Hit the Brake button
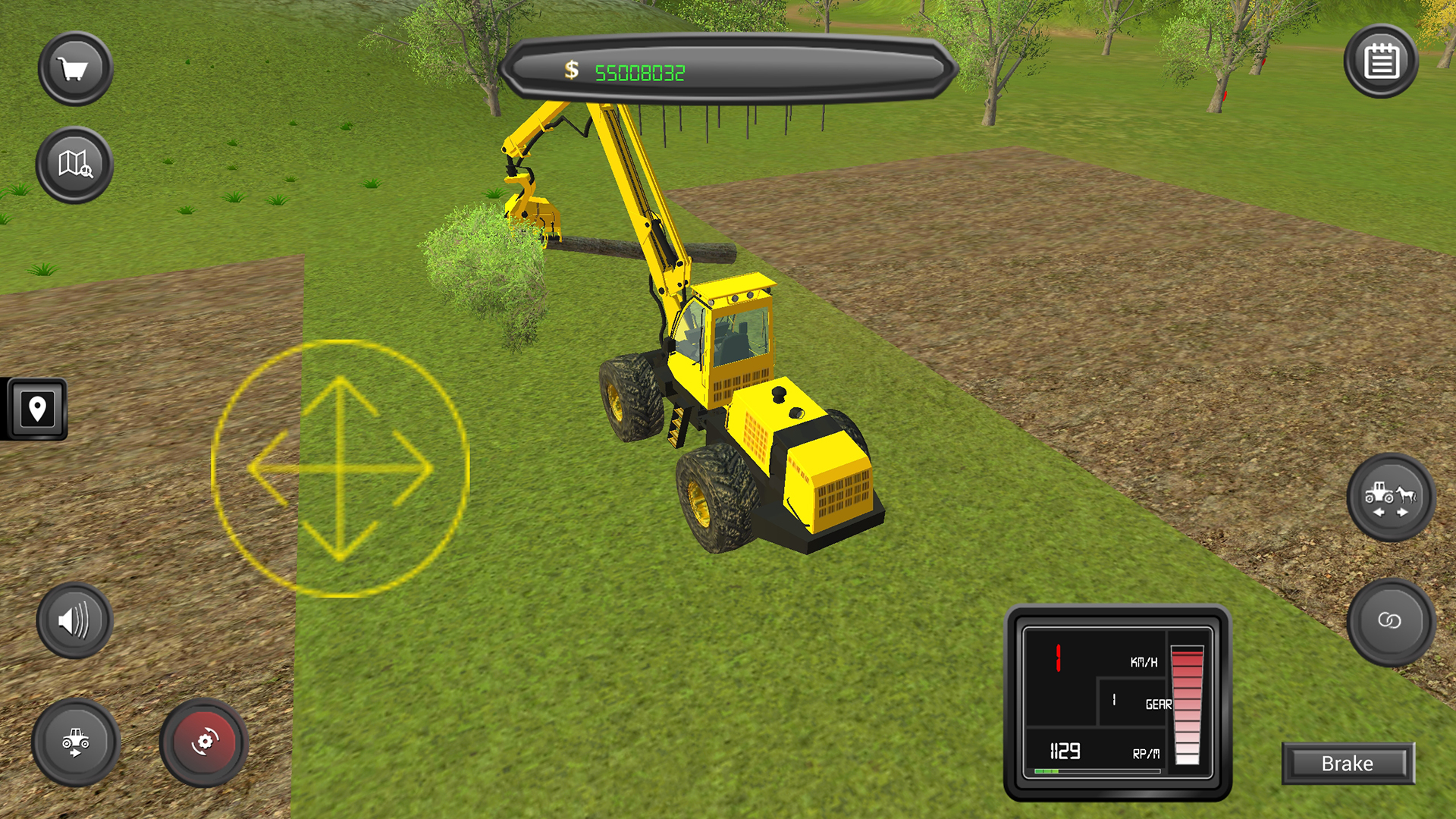This screenshot has width=1456, height=819. pyautogui.click(x=1348, y=764)
